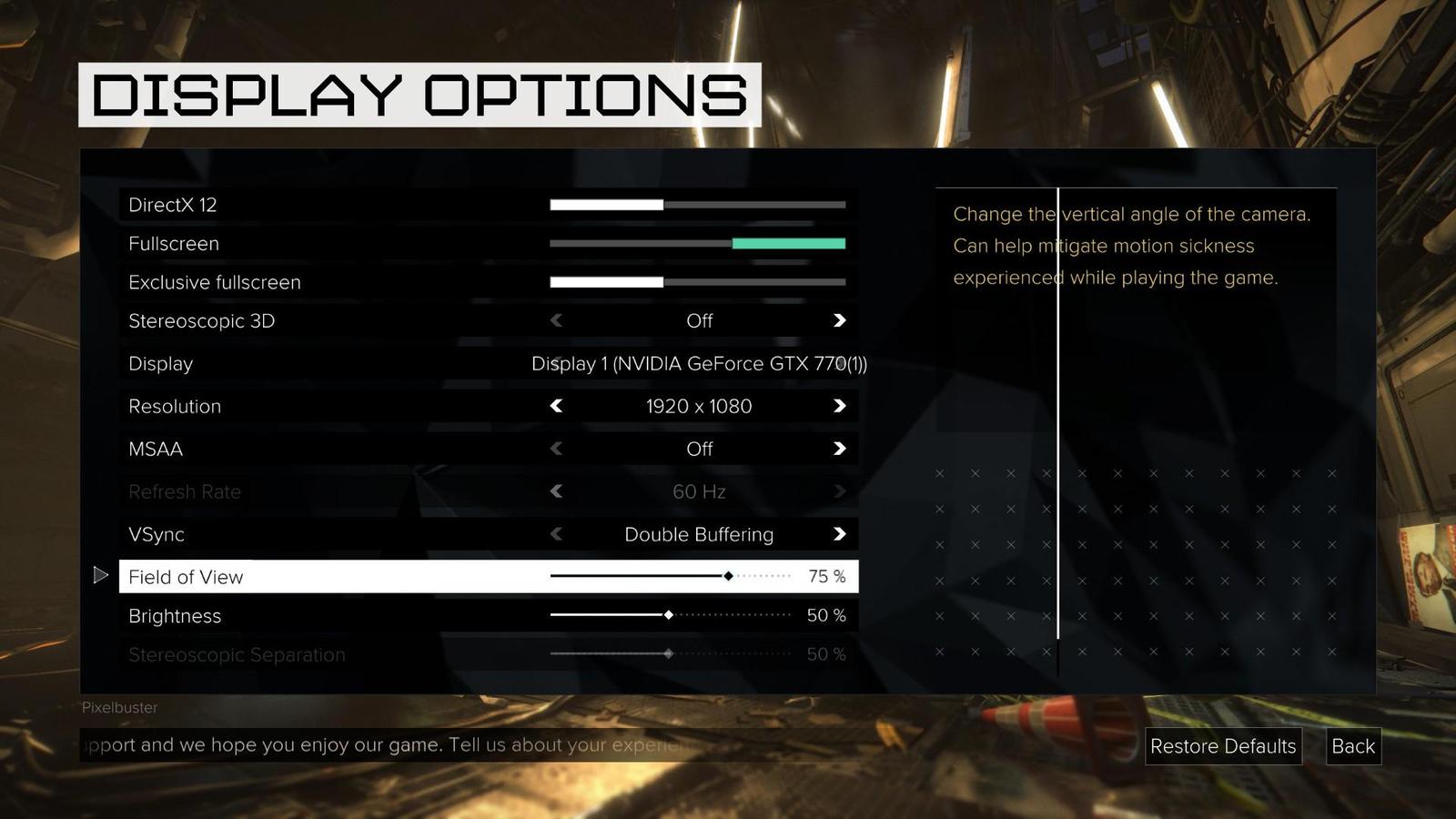Select the VSync option label

click(157, 534)
